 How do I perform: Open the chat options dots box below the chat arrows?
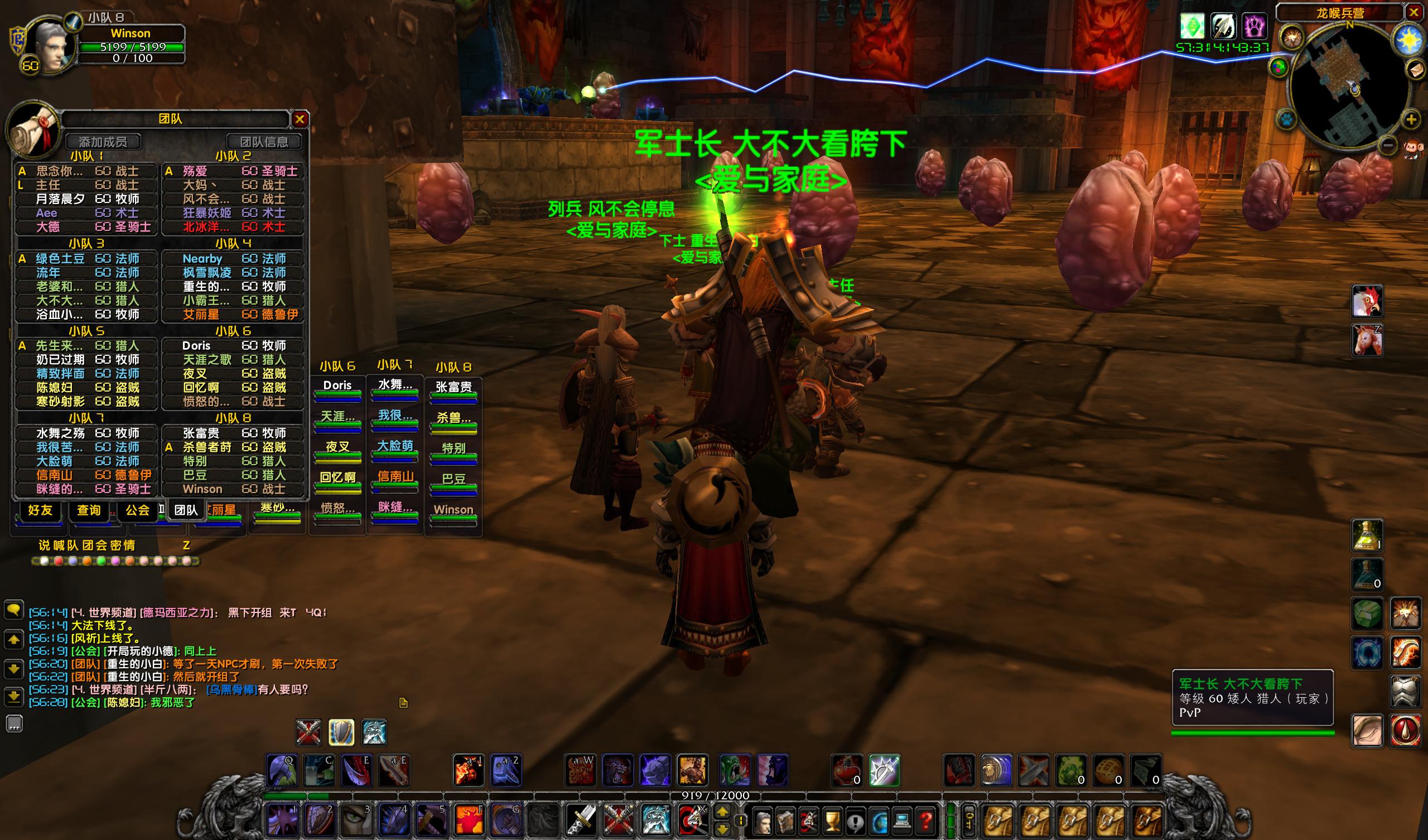click(14, 723)
